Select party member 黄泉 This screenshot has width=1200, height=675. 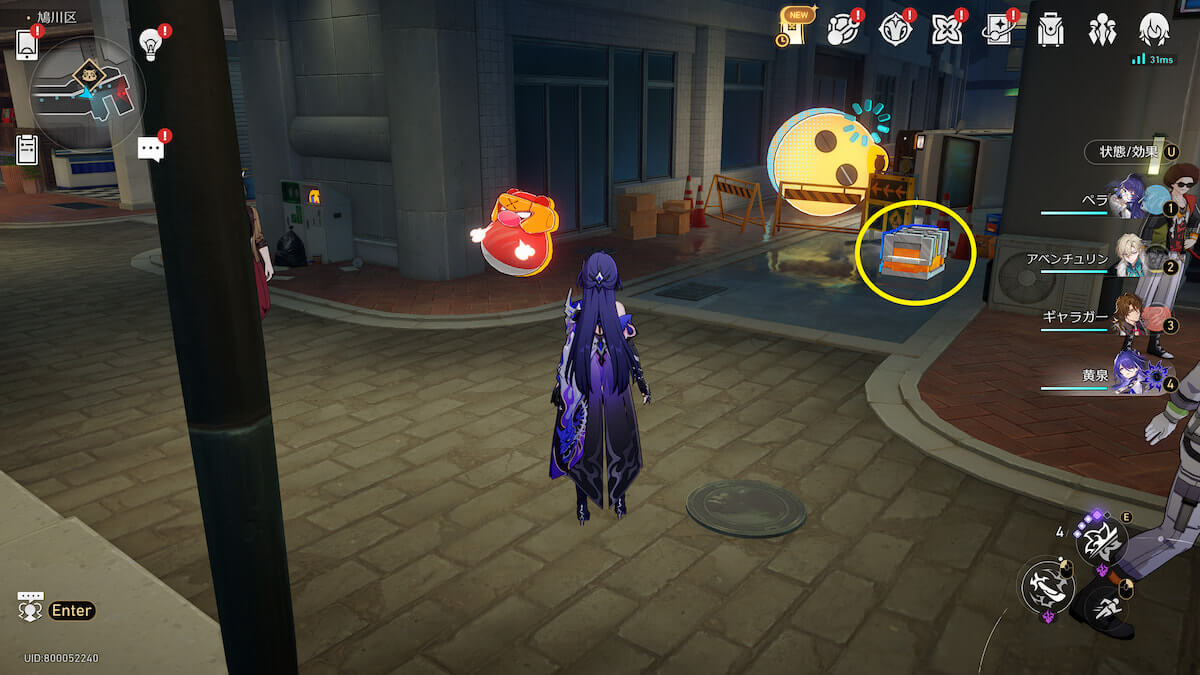pyautogui.click(x=1130, y=375)
